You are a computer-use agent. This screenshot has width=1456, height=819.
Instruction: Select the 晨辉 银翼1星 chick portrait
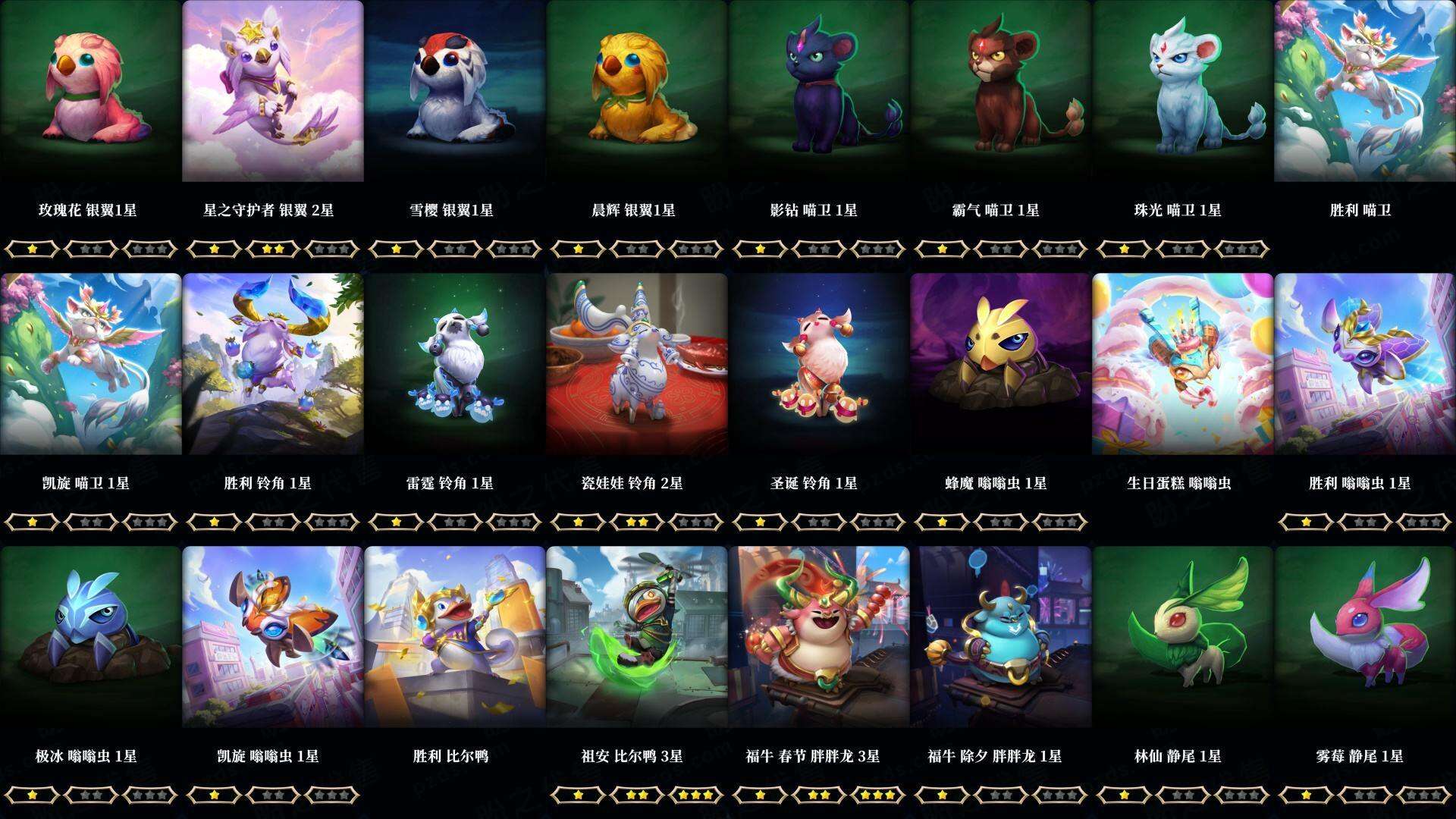(x=637, y=99)
